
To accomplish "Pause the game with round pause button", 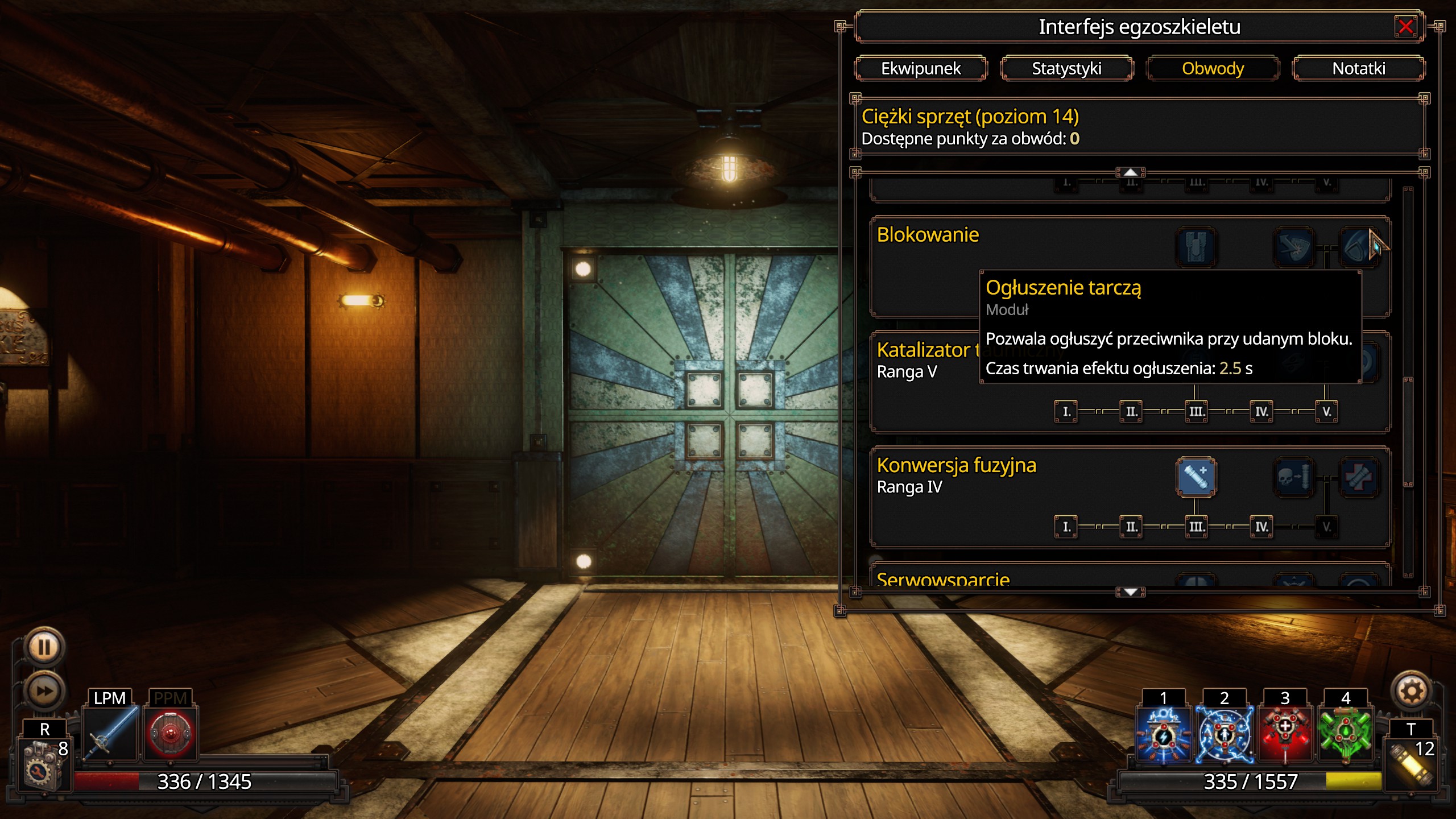I will click(x=44, y=647).
